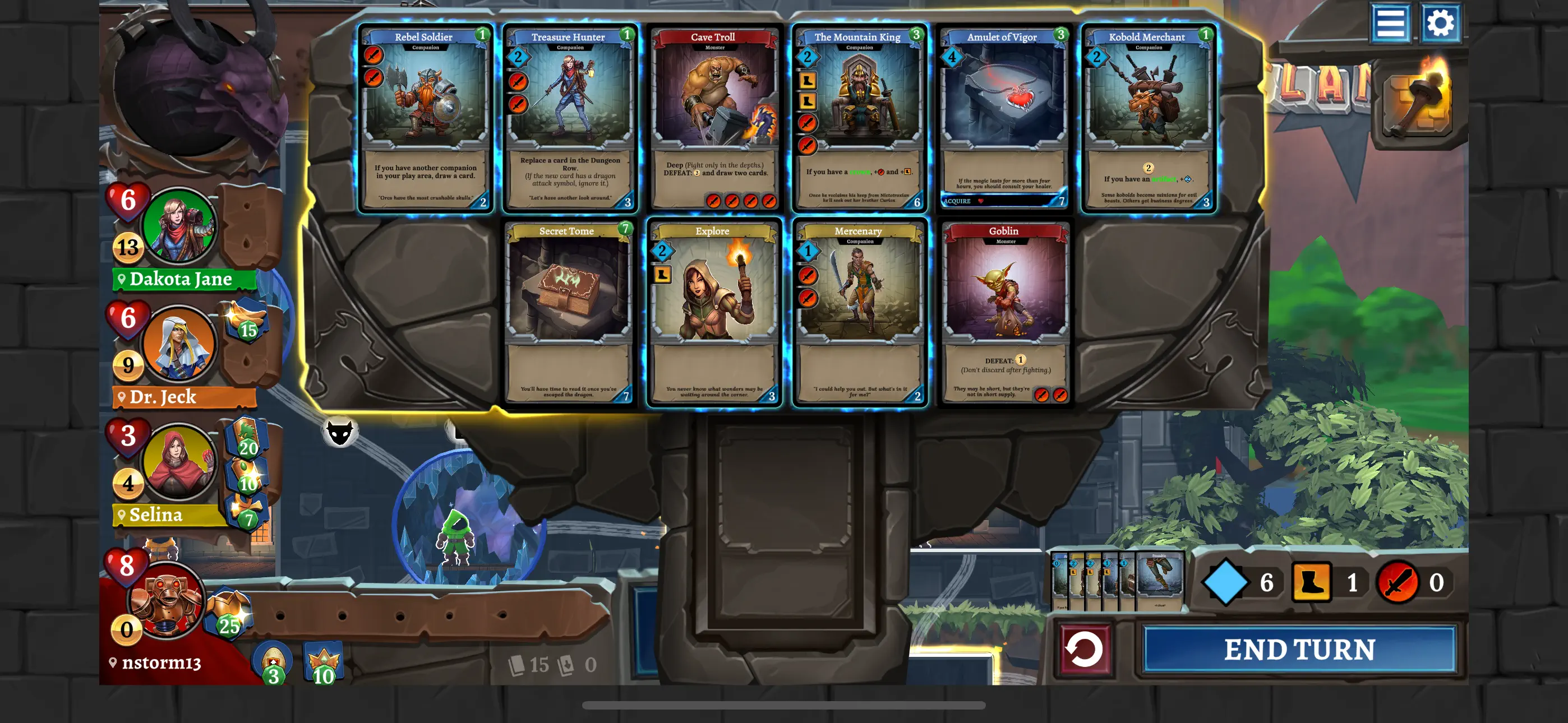Click the torch icon below the settings gear

pyautogui.click(x=1418, y=100)
